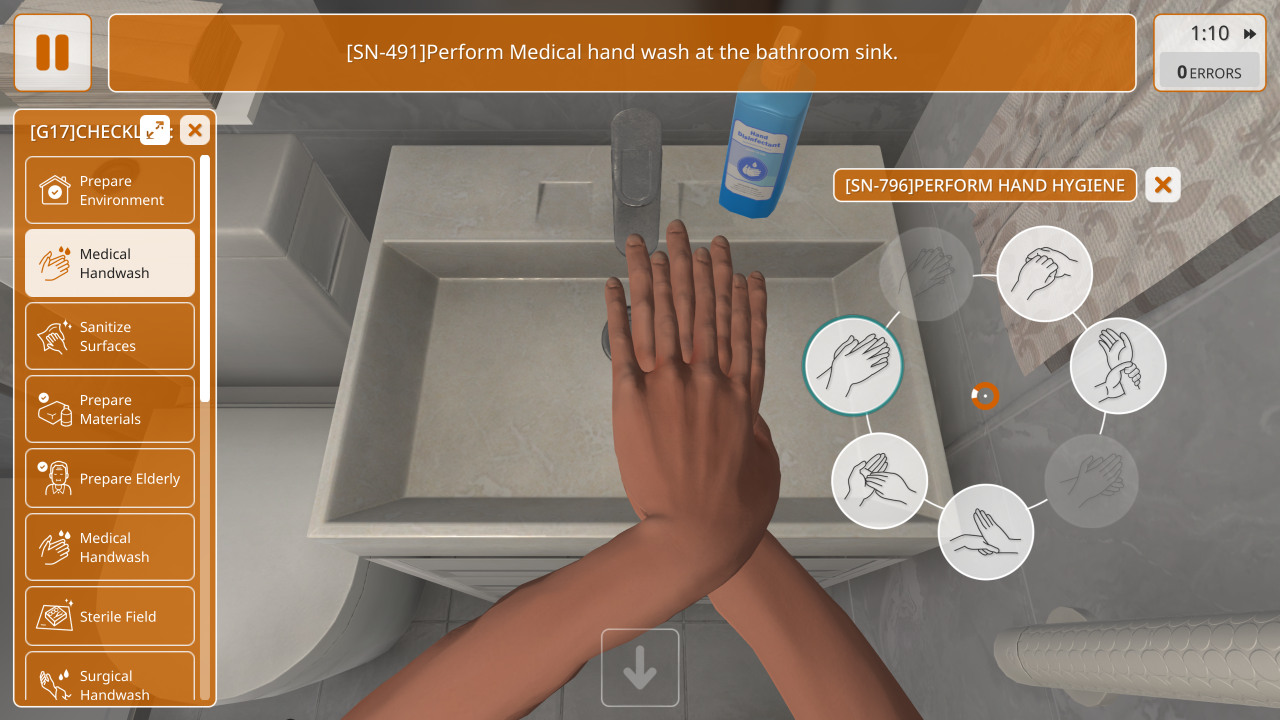Pause the simulation
Screen dimensions: 1280x720
[52, 52]
